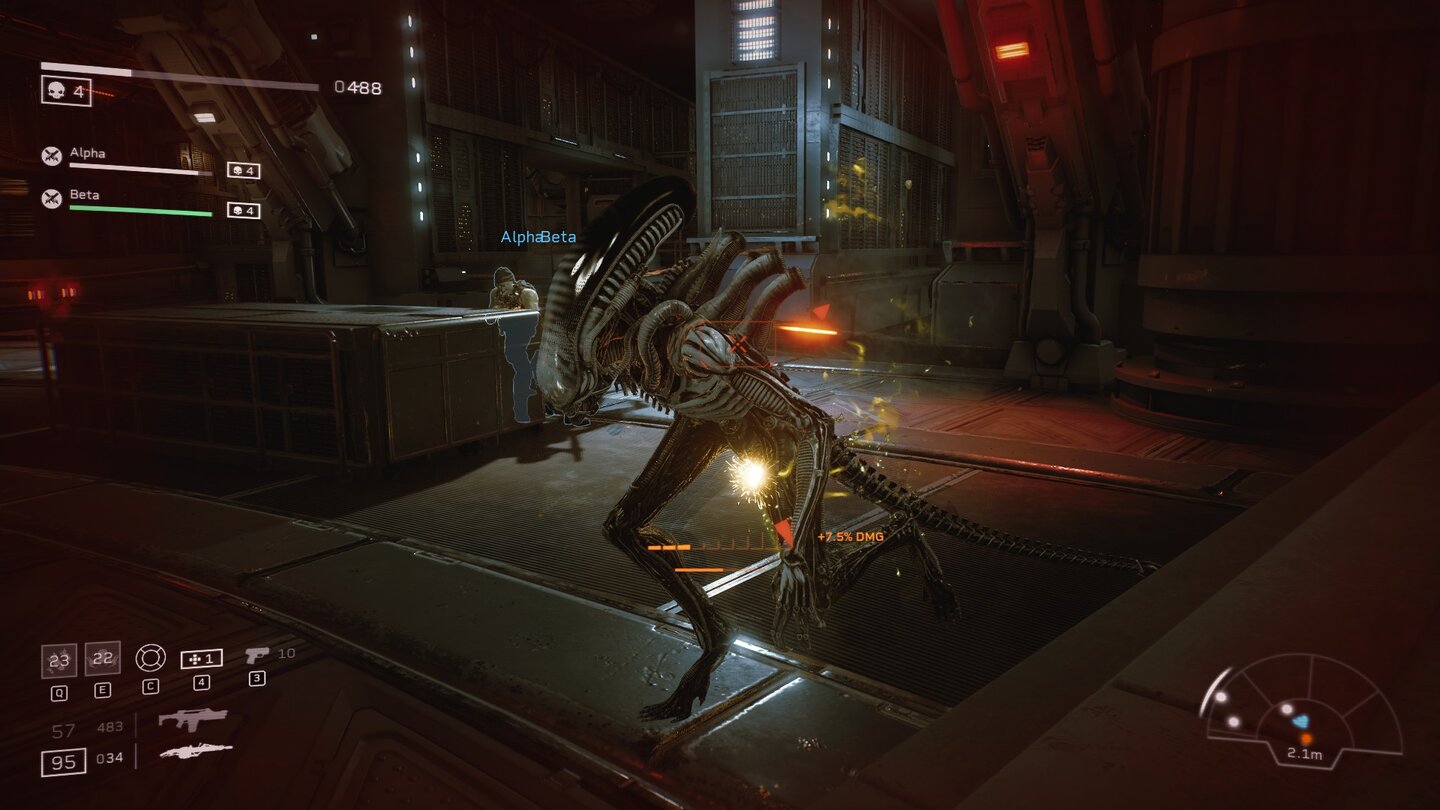This screenshot has height=810, width=1440.
Task: Click the pistol sidearm icon beside slot 3
Action: (258, 655)
